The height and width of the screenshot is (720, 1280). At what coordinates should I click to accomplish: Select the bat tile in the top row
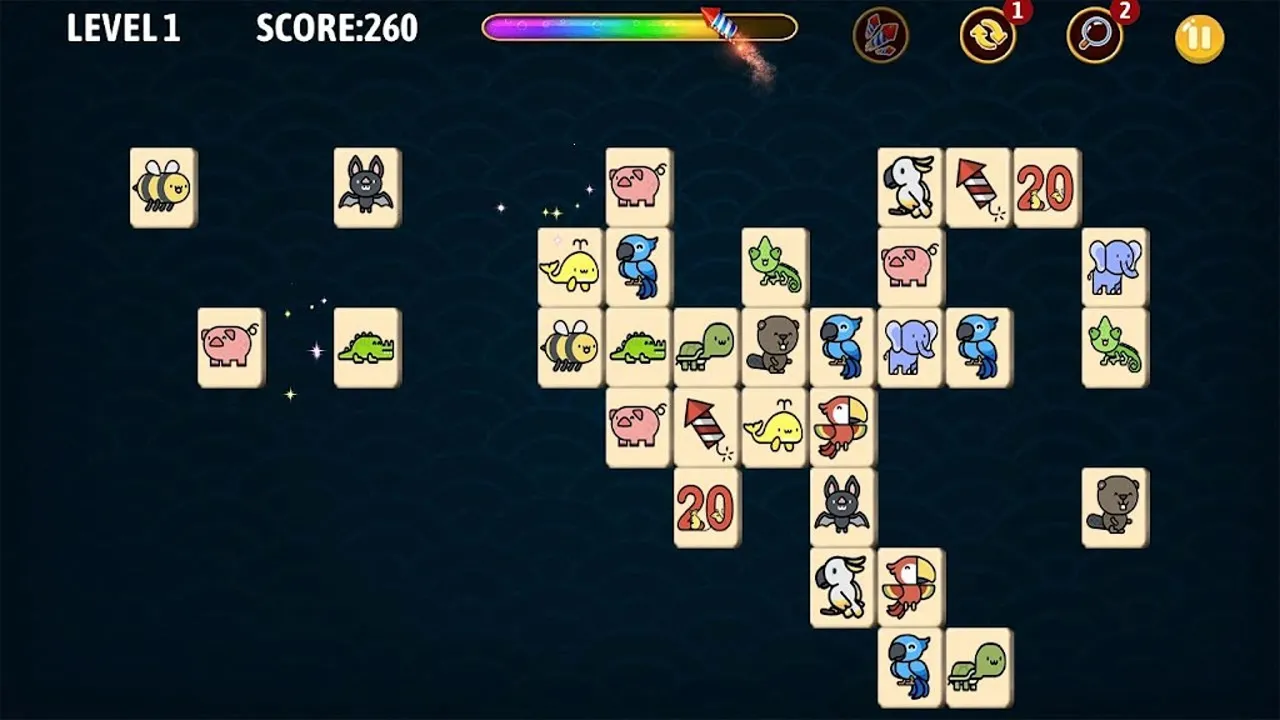pos(367,188)
